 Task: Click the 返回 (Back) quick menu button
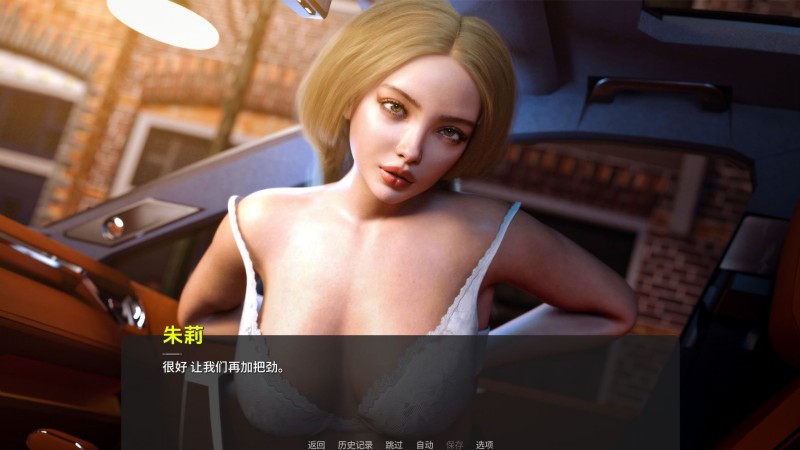[x=316, y=444]
